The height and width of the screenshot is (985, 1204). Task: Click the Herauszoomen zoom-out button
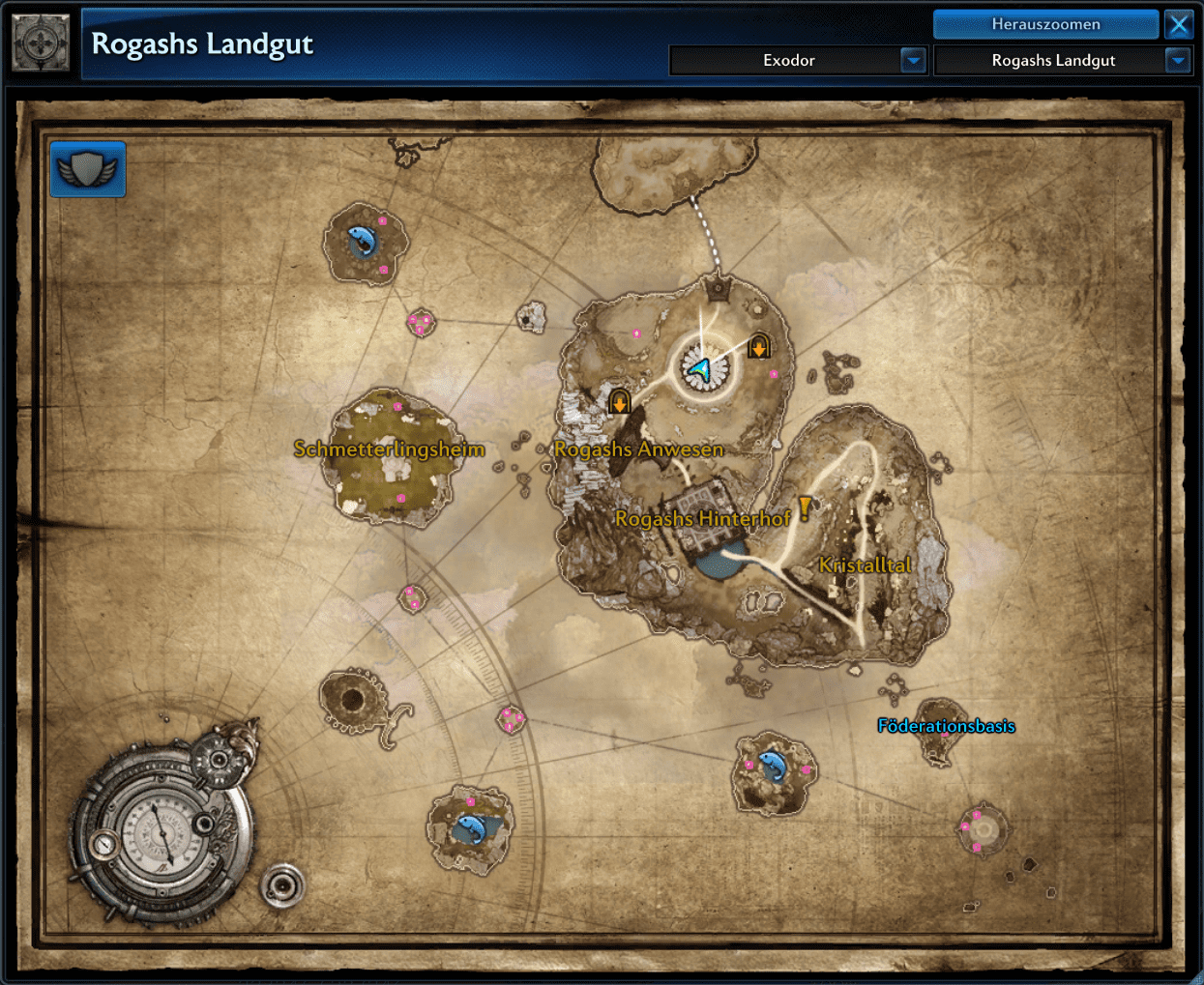point(1045,24)
